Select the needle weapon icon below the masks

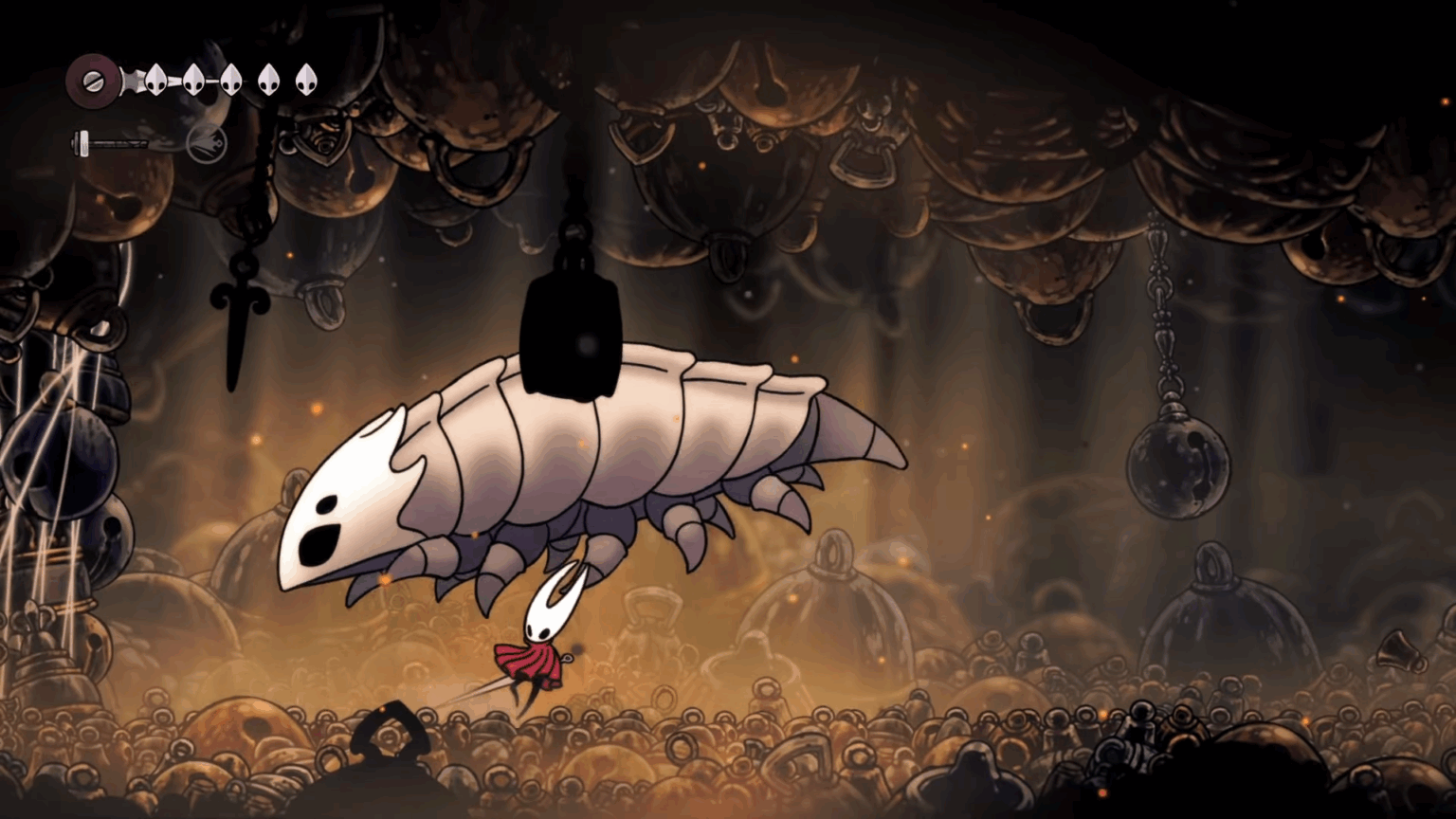tap(109, 142)
